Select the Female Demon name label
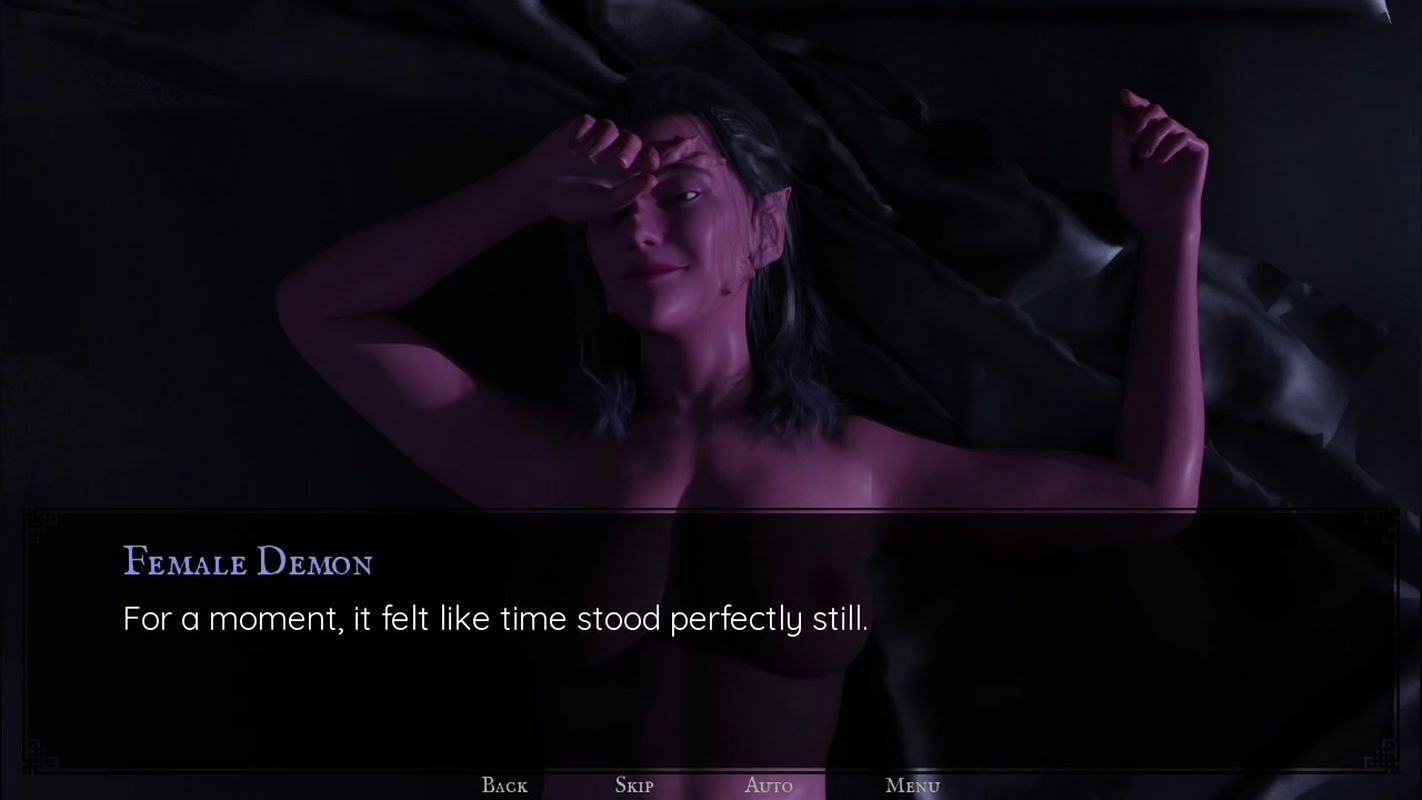Image resolution: width=1422 pixels, height=800 pixels. click(247, 562)
